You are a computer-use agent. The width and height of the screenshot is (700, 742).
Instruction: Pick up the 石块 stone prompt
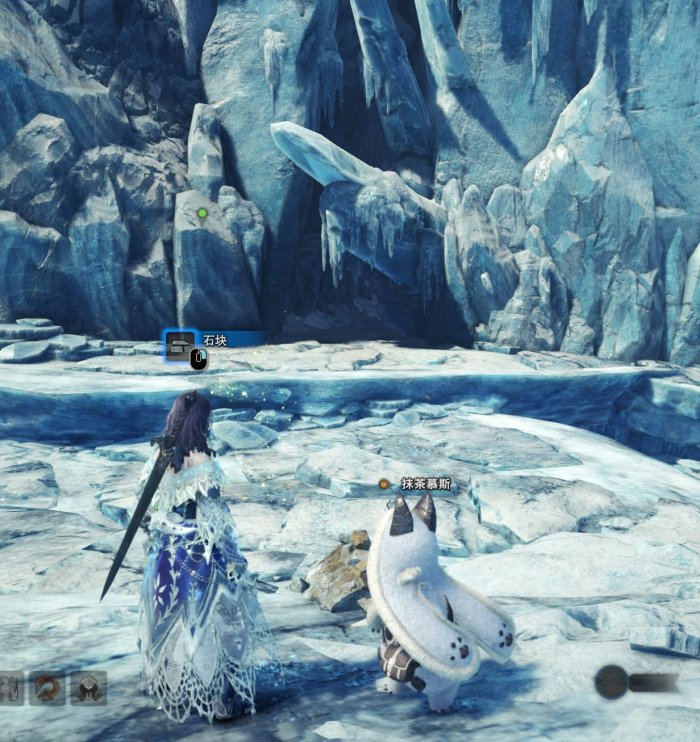tap(213, 341)
